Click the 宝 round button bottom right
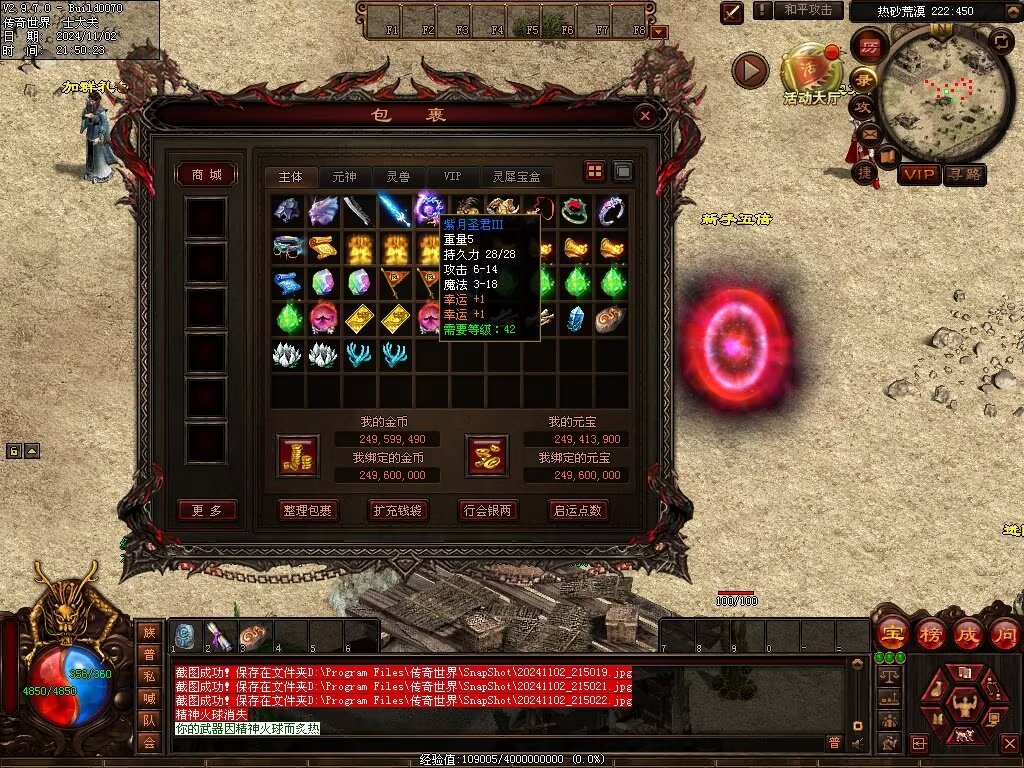The height and width of the screenshot is (768, 1024). click(x=891, y=634)
